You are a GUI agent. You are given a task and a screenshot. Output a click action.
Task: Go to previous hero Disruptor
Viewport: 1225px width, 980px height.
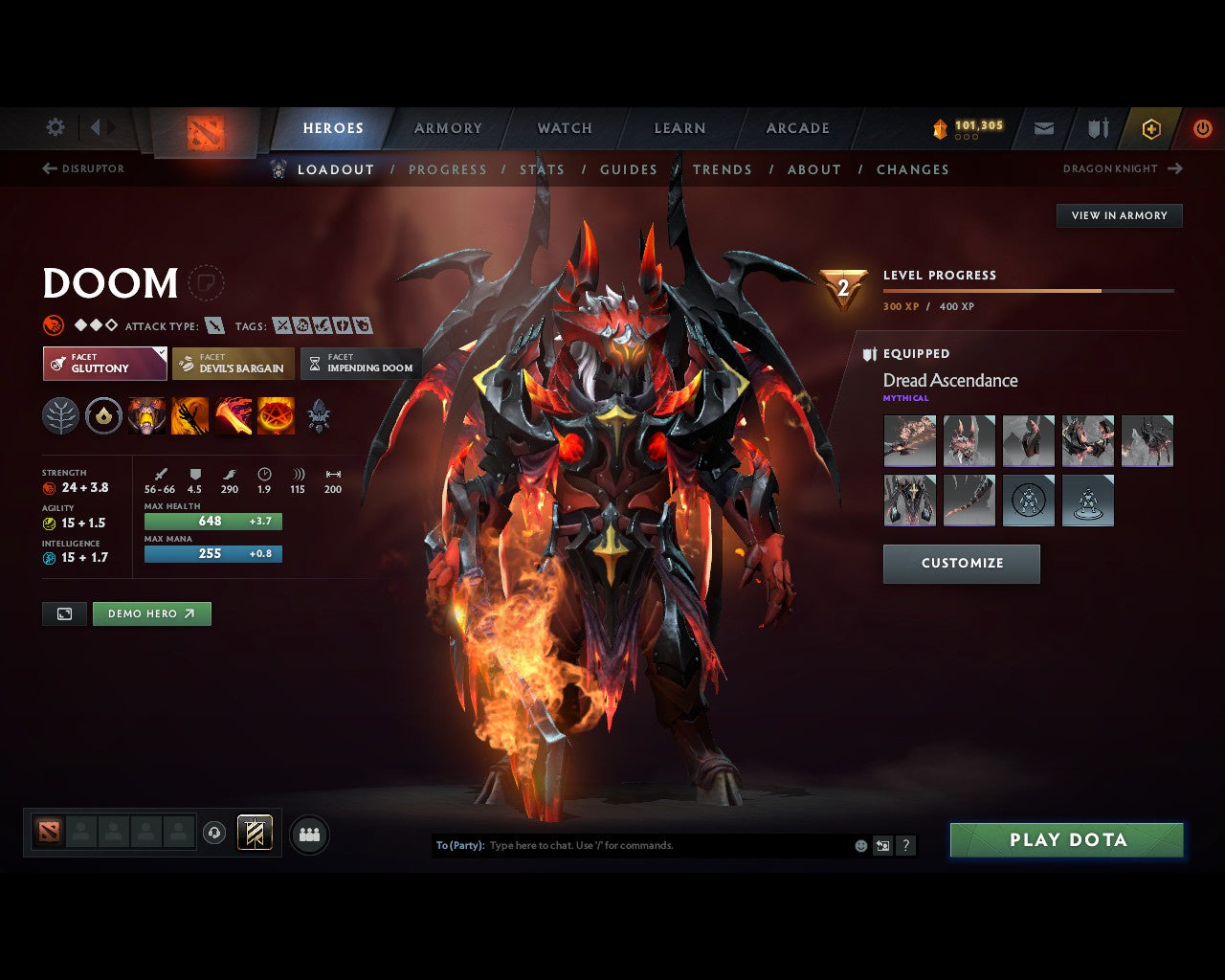[83, 168]
